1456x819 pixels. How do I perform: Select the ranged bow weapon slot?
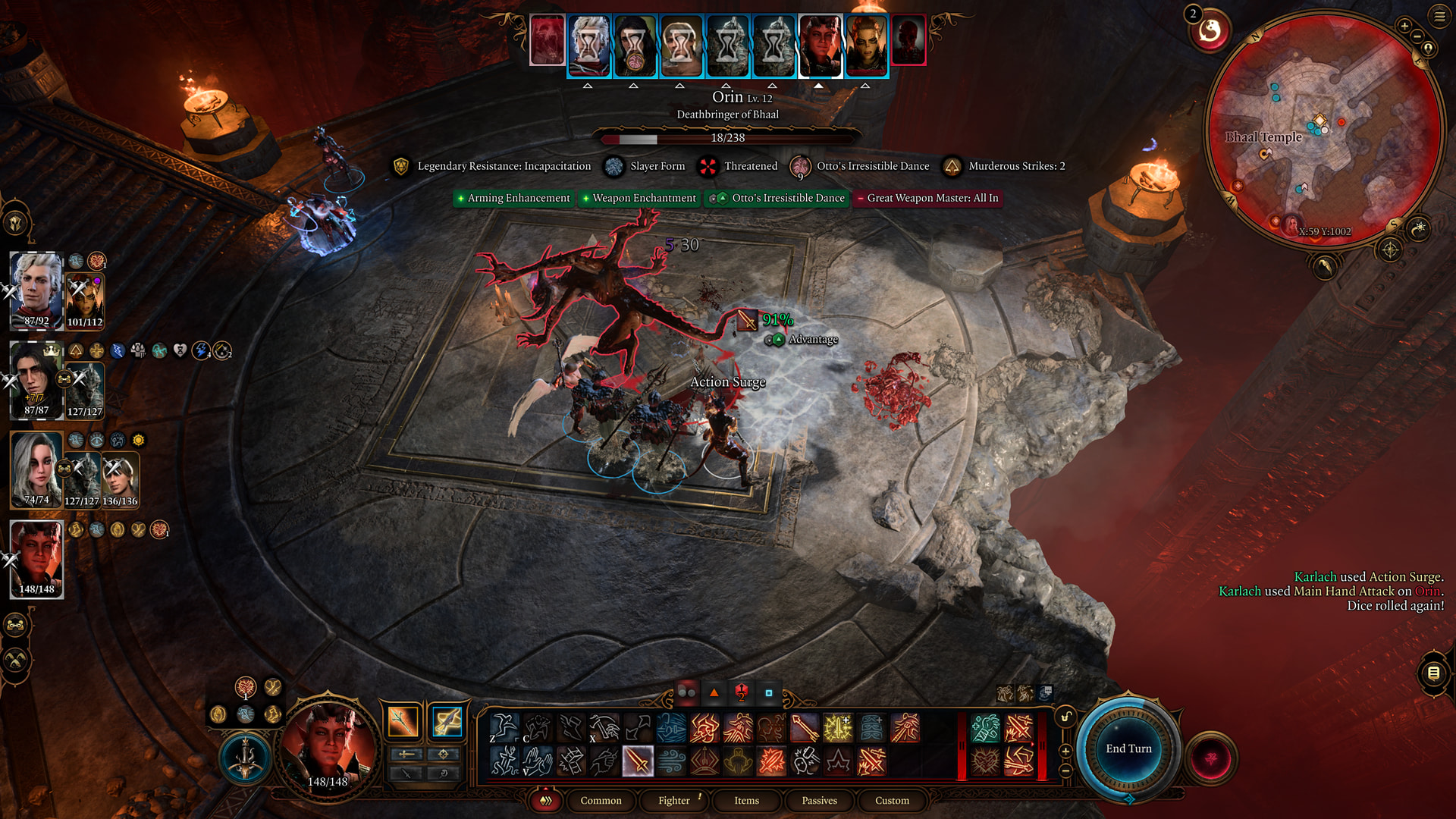coord(447,721)
